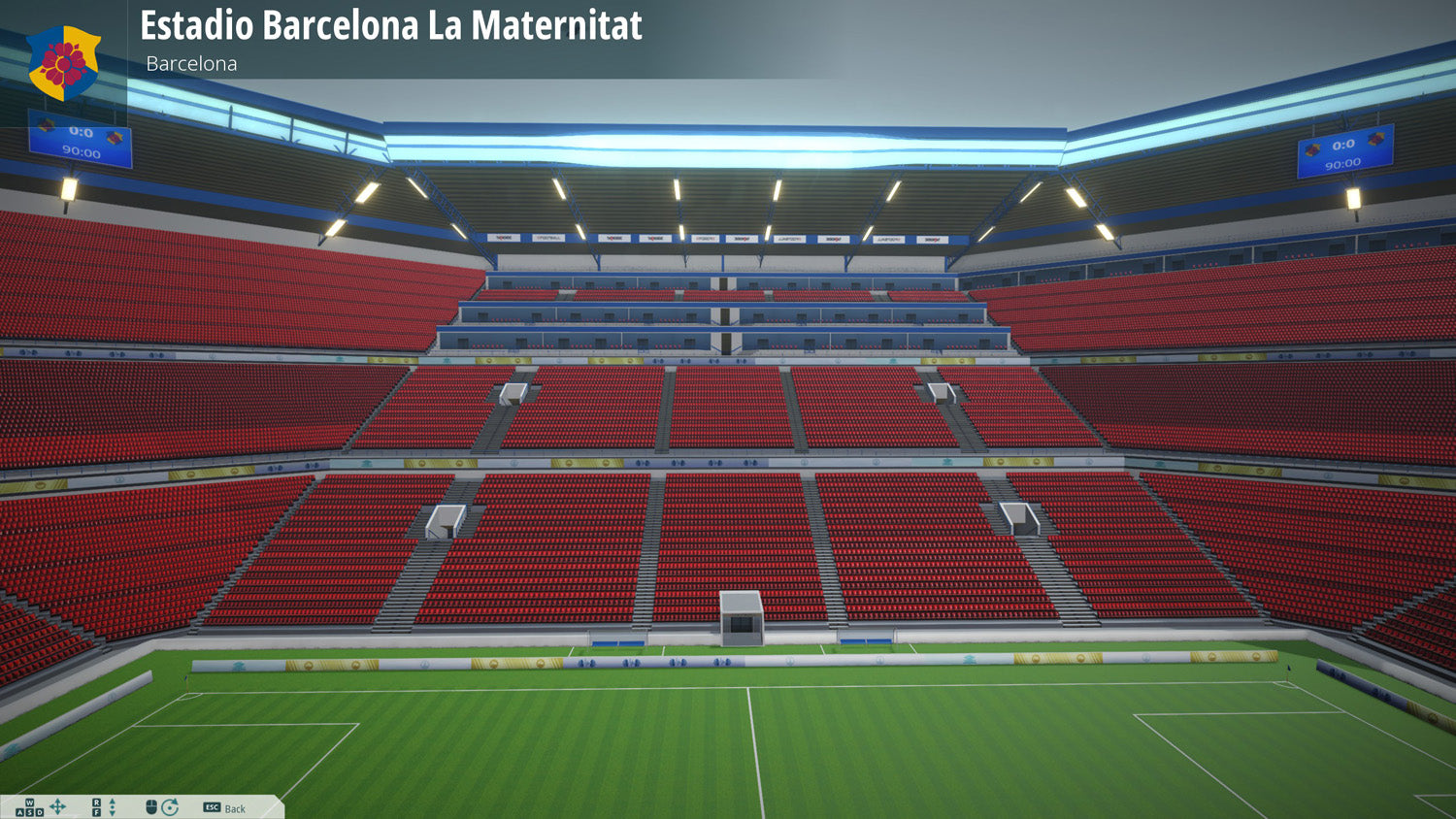The width and height of the screenshot is (1456, 819).
Task: Select the R/F keys height control icon
Action: click(x=96, y=806)
